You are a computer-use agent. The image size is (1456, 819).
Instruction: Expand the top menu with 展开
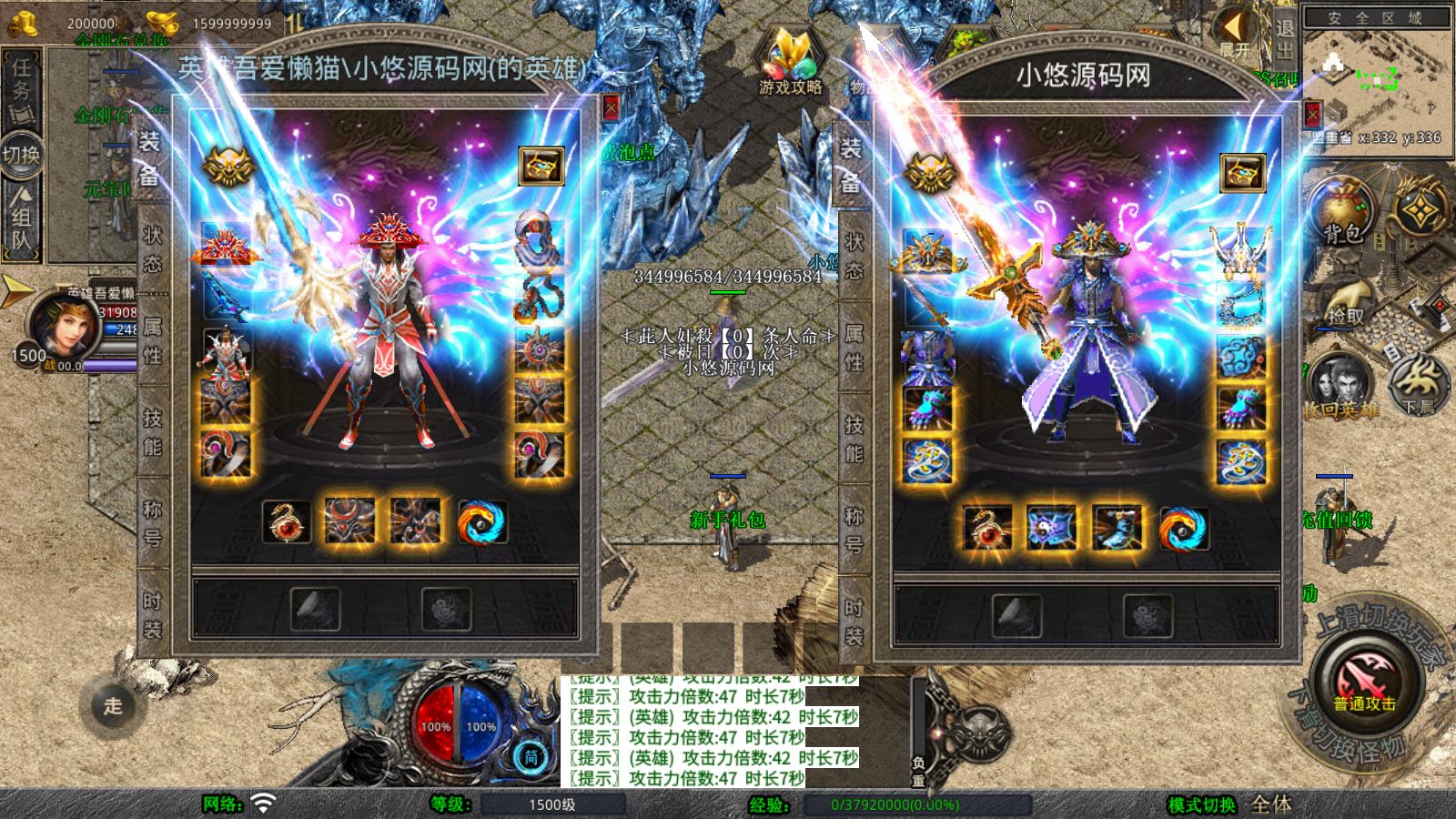tap(1235, 35)
